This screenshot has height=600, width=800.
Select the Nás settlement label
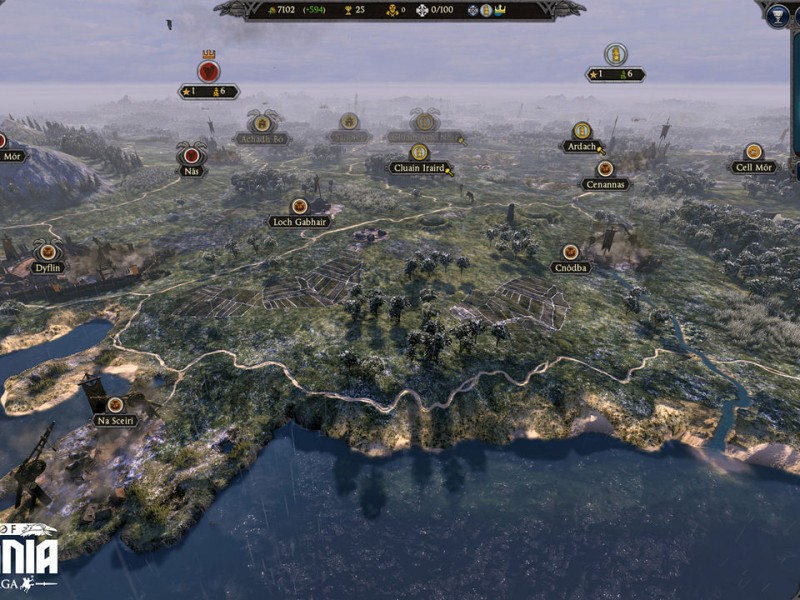(x=191, y=170)
